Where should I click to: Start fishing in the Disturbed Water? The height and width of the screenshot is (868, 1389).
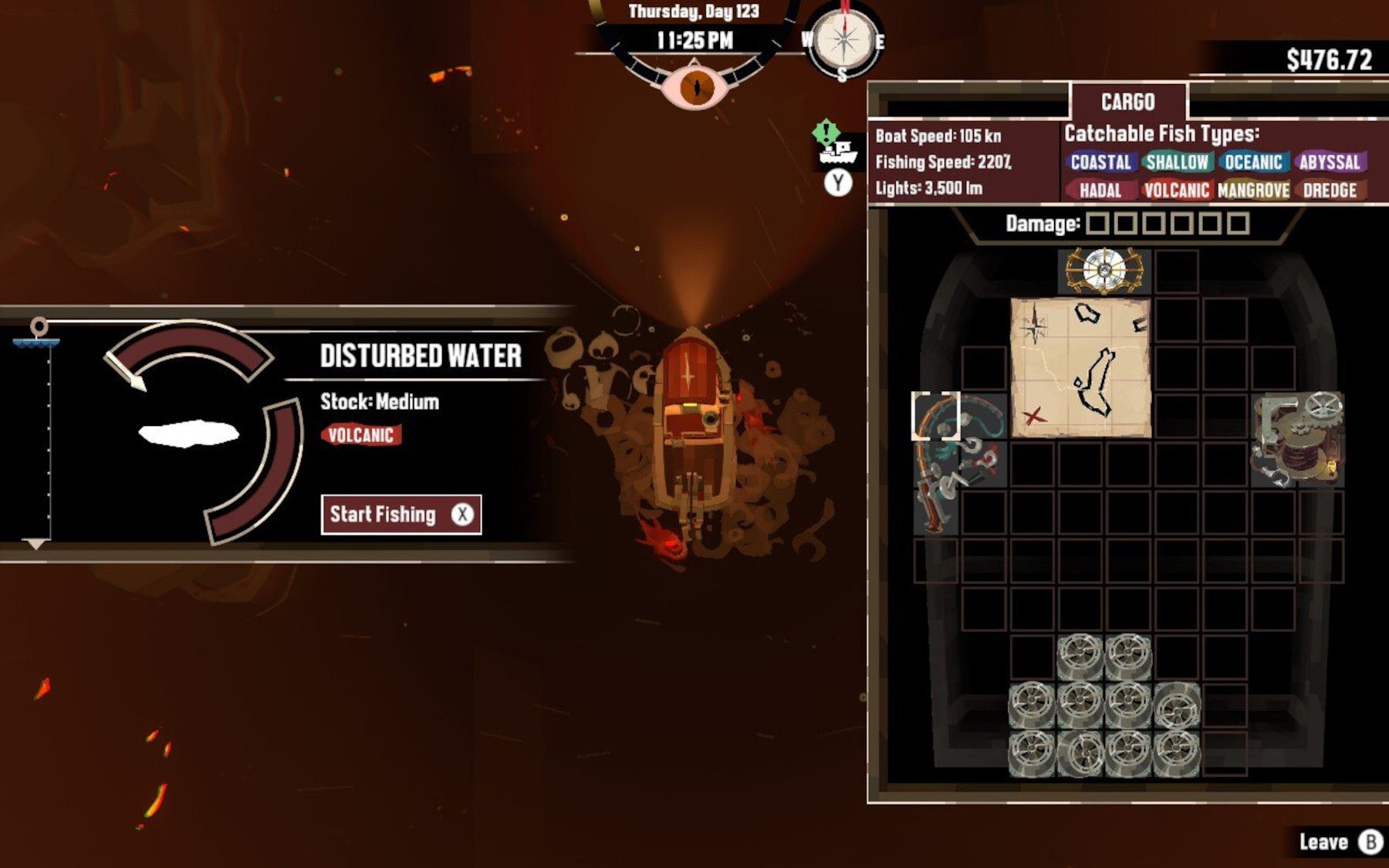(x=400, y=515)
